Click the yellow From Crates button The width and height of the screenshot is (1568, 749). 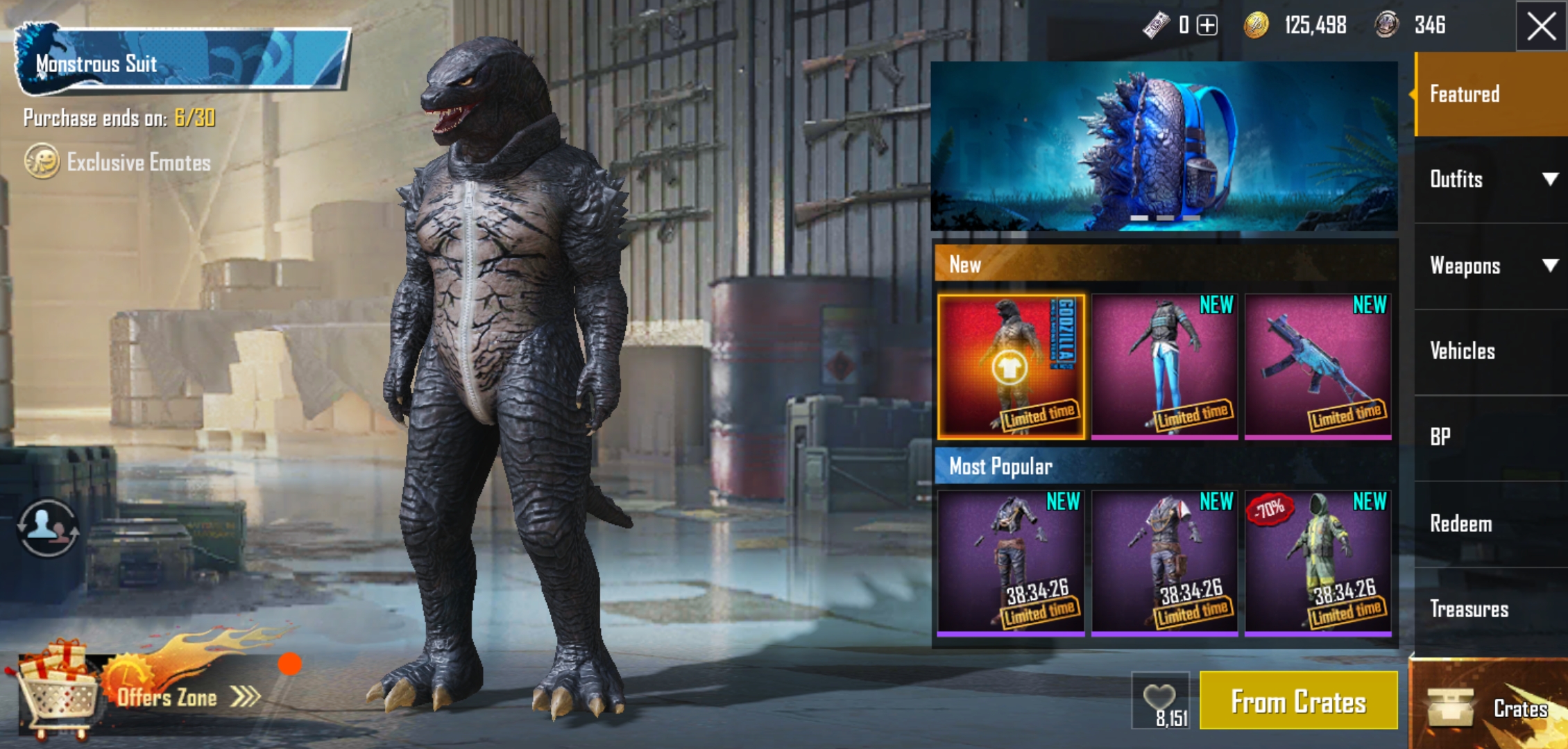[x=1298, y=701]
